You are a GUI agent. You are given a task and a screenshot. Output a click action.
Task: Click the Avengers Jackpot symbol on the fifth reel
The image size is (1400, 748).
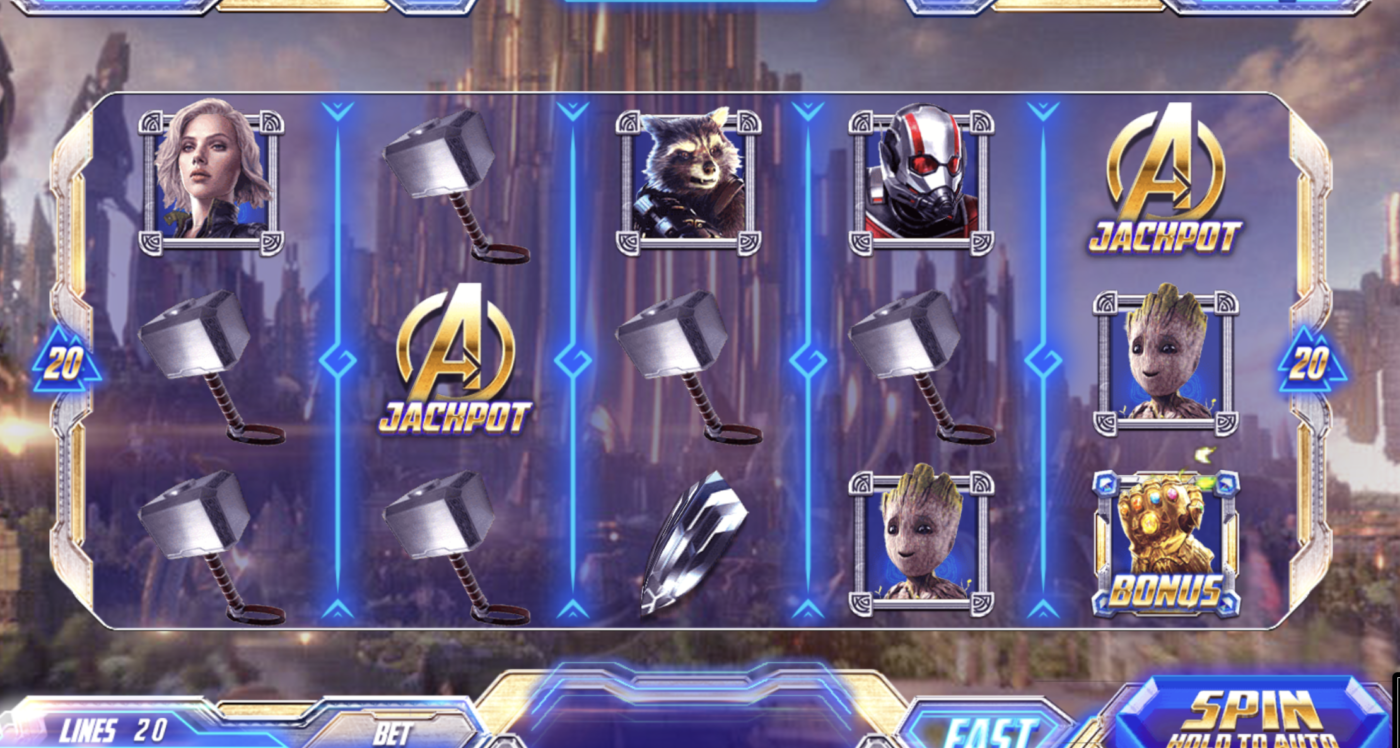tap(1165, 180)
